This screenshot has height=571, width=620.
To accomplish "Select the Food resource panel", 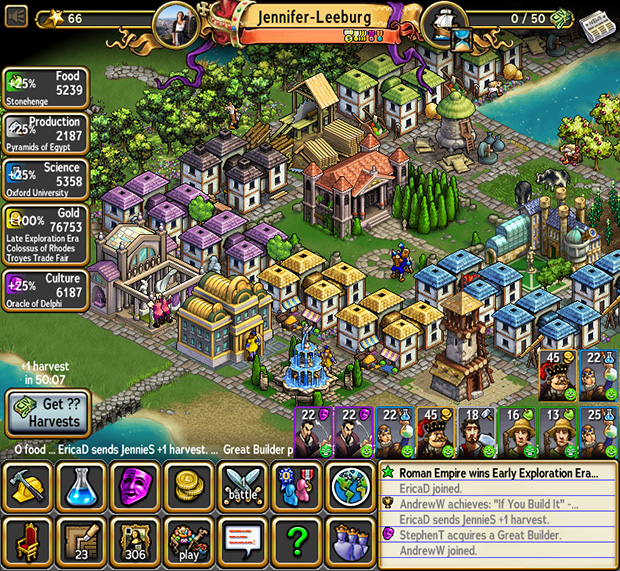I will pyautogui.click(x=46, y=88).
